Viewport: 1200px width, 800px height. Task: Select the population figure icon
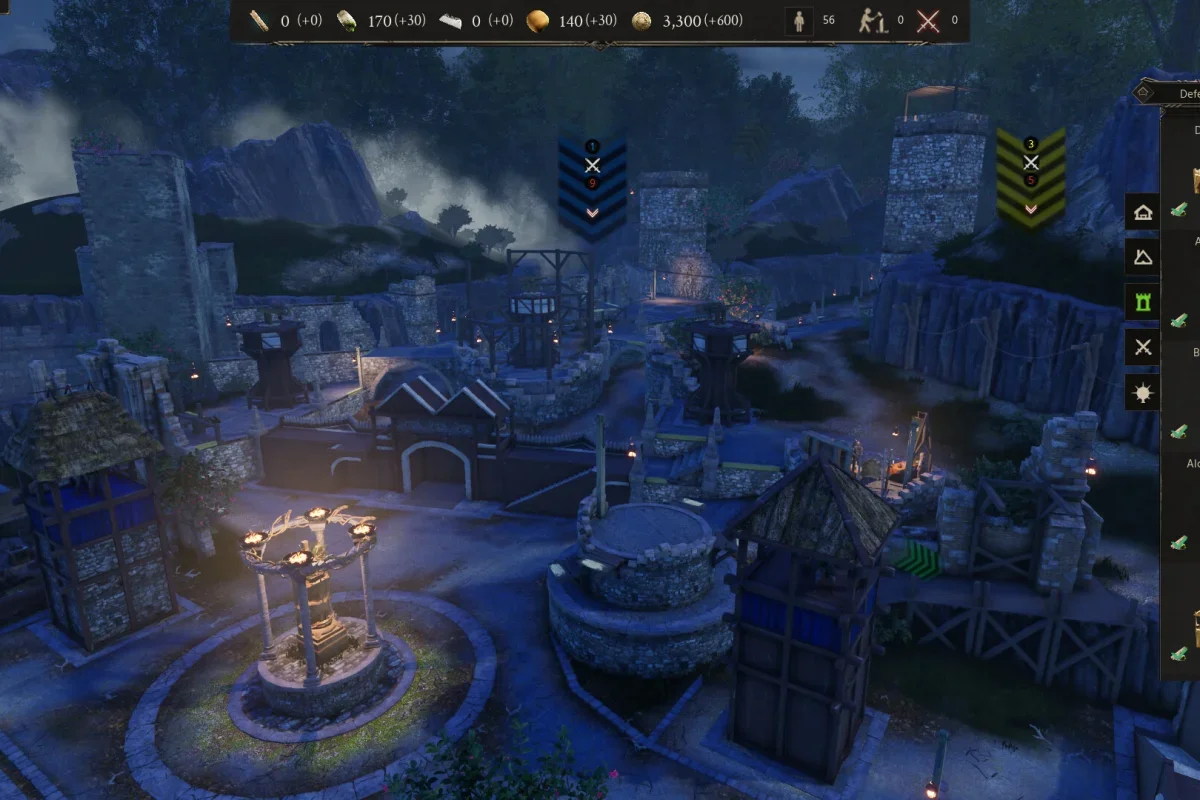[799, 21]
